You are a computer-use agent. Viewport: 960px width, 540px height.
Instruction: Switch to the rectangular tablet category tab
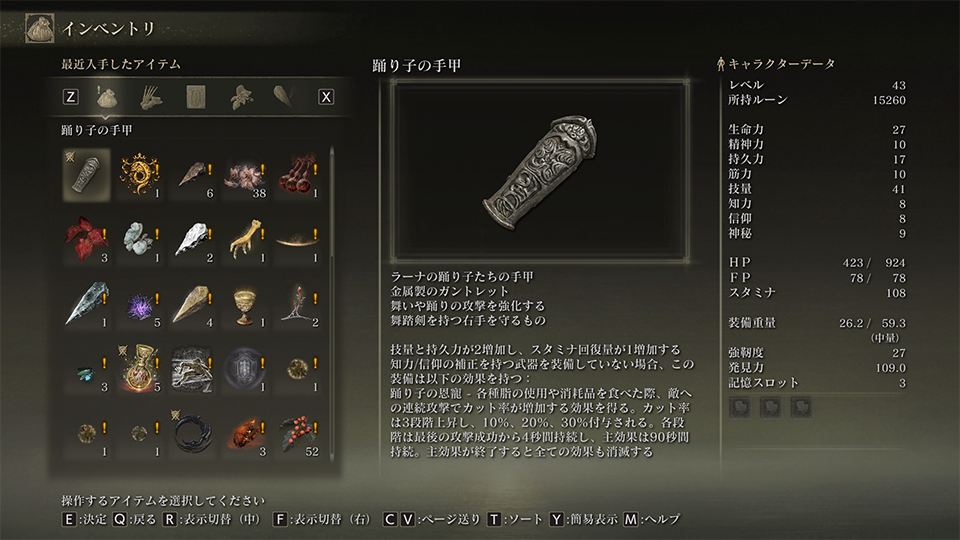pos(196,97)
